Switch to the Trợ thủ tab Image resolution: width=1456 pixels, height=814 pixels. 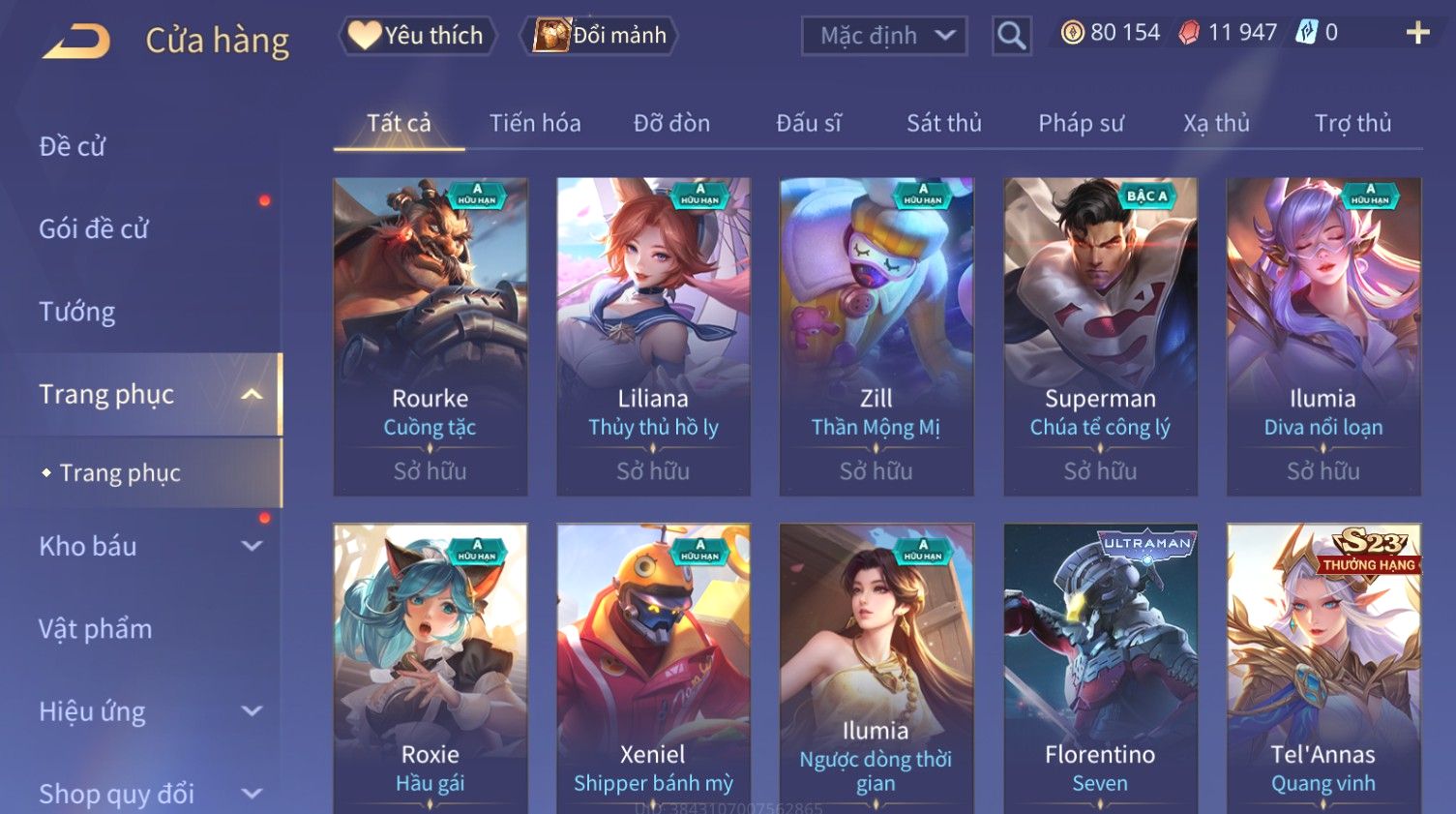1352,124
